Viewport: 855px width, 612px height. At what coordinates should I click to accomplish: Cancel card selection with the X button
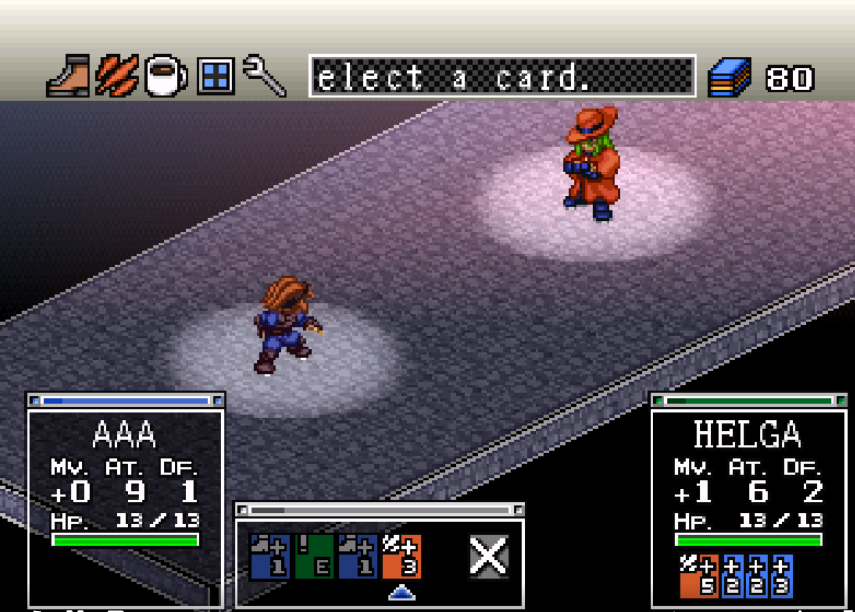click(488, 555)
